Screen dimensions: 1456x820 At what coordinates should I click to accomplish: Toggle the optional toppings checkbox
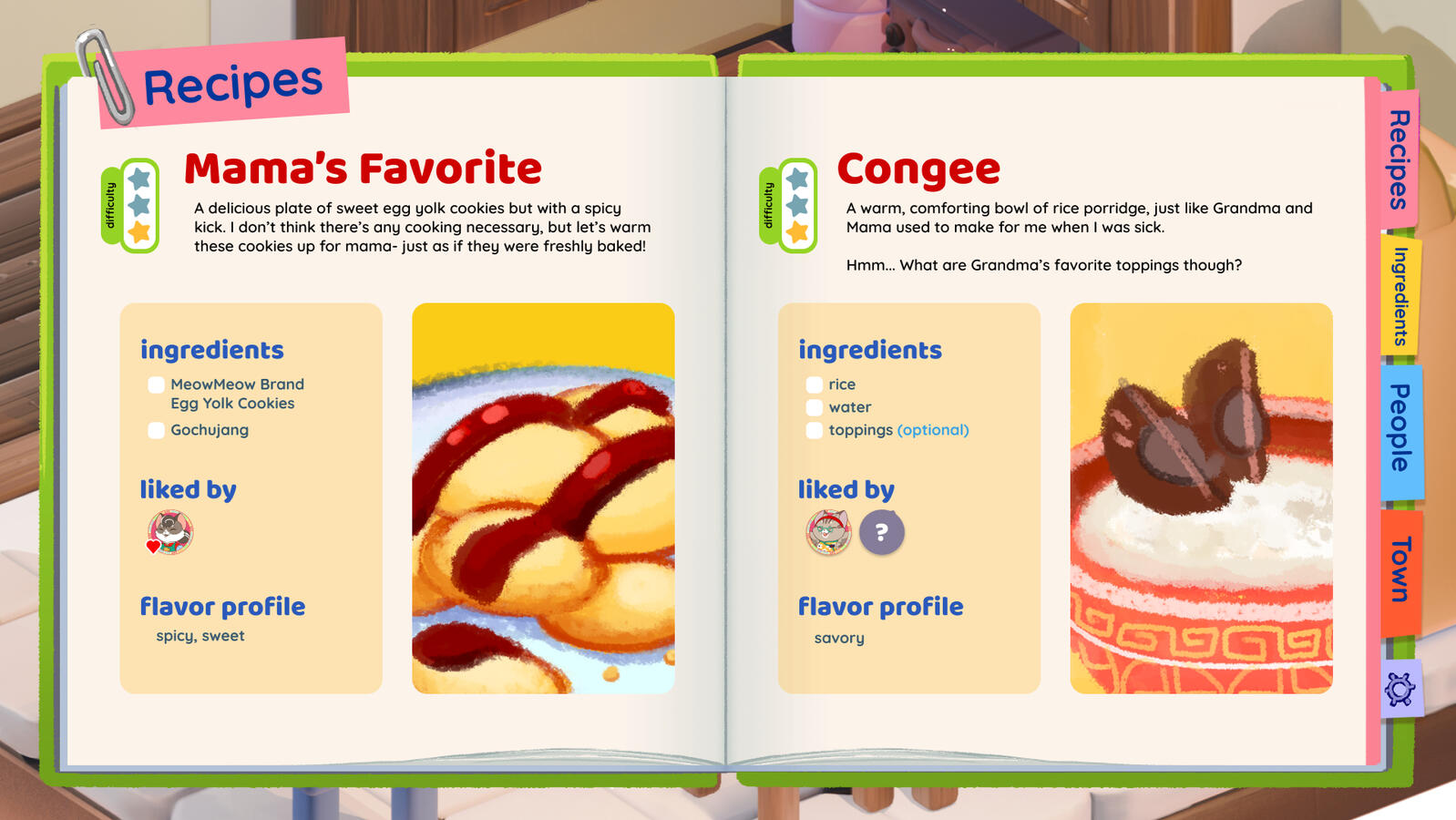click(x=815, y=430)
